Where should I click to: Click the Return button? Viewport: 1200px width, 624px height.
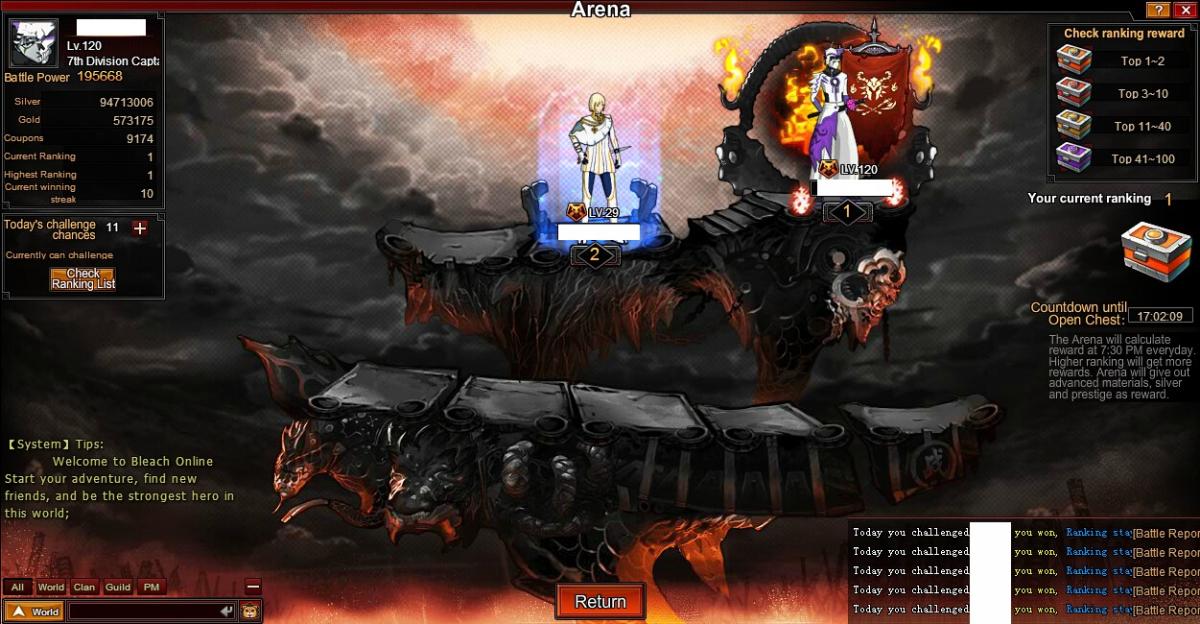(x=600, y=601)
